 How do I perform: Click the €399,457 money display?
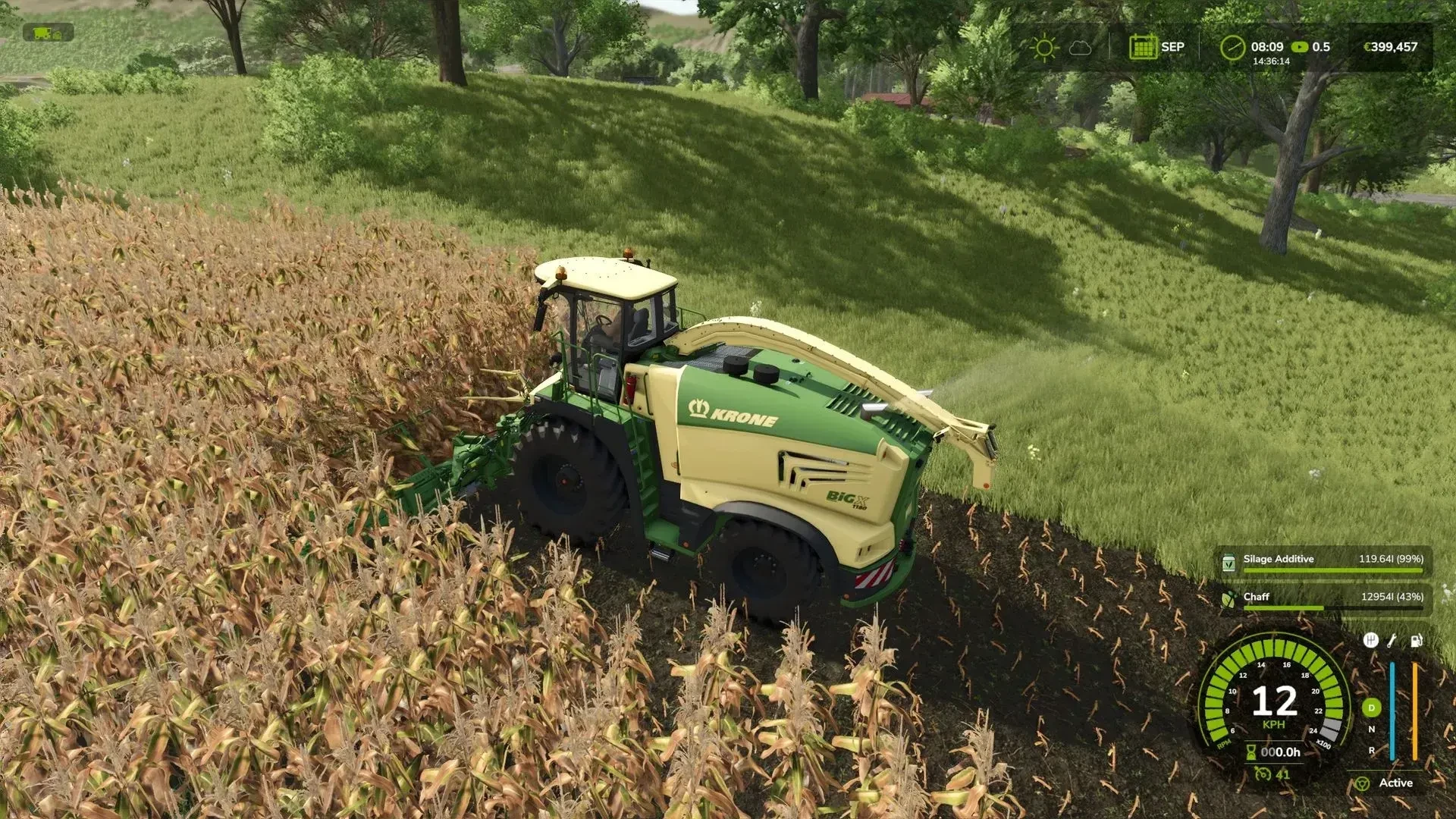[1392, 47]
